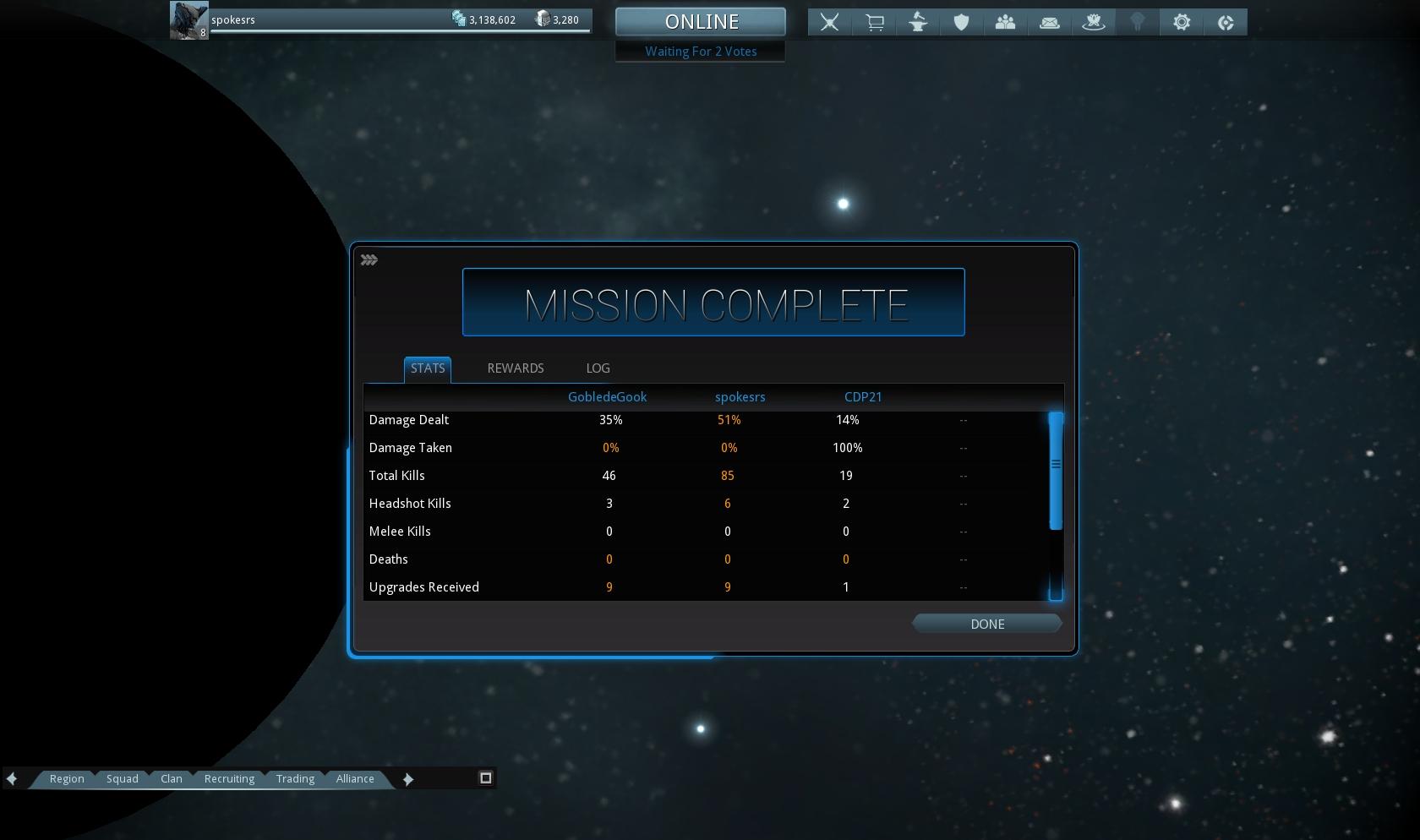
Task: Select the STATS tab
Action: pyautogui.click(x=428, y=368)
